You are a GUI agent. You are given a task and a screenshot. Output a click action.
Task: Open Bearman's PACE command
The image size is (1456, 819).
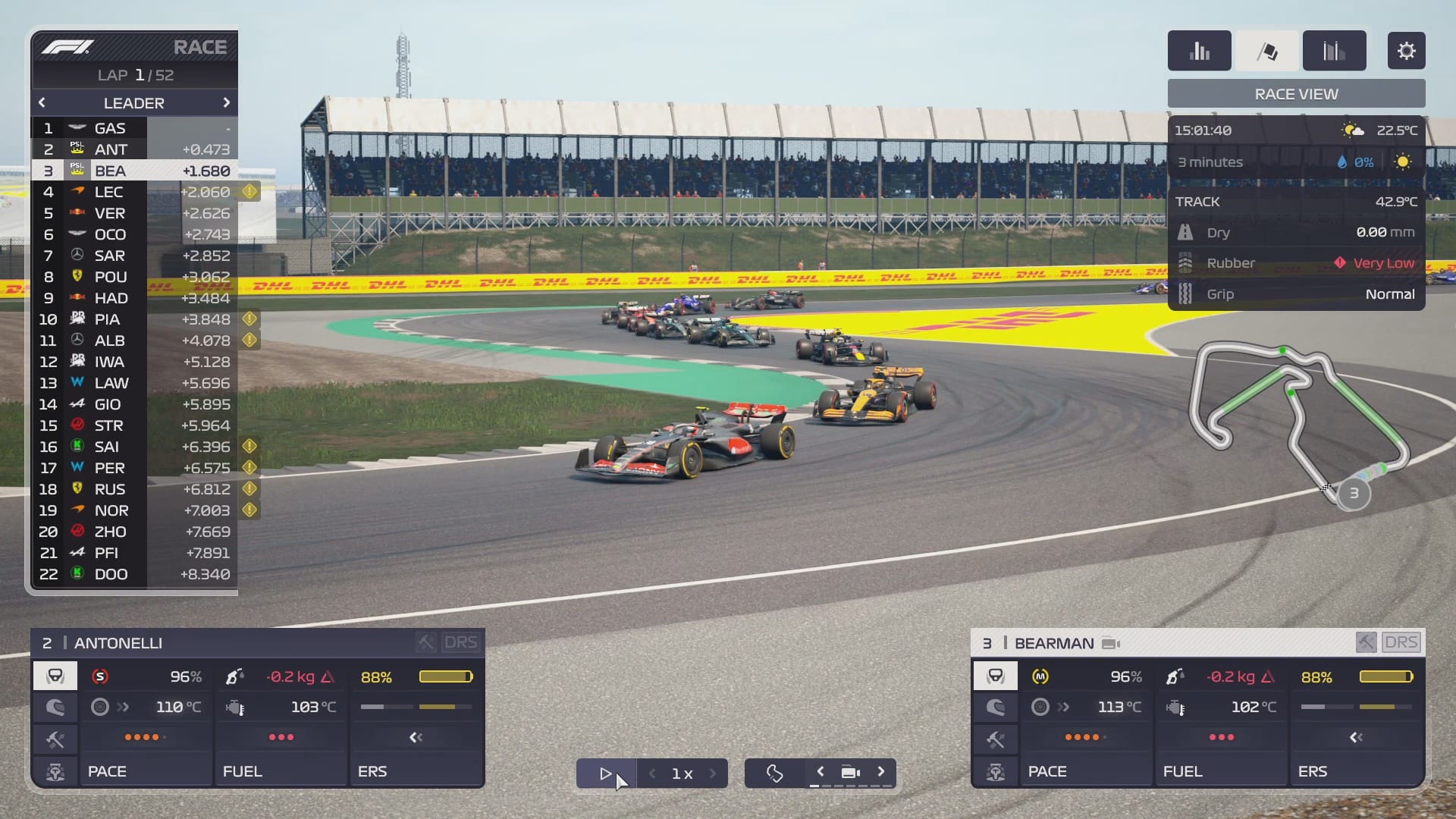1086,771
